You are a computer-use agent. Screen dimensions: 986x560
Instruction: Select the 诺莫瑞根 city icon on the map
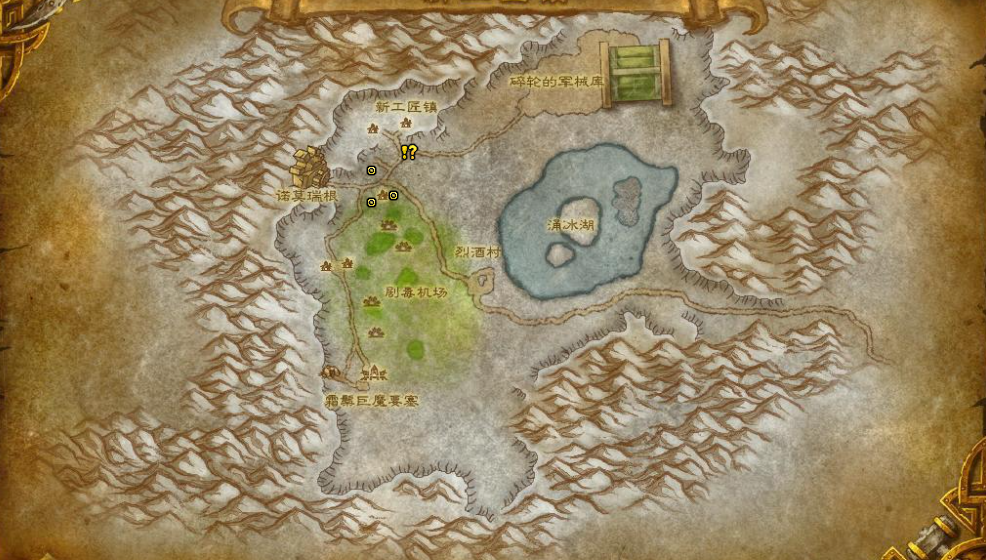(x=310, y=167)
